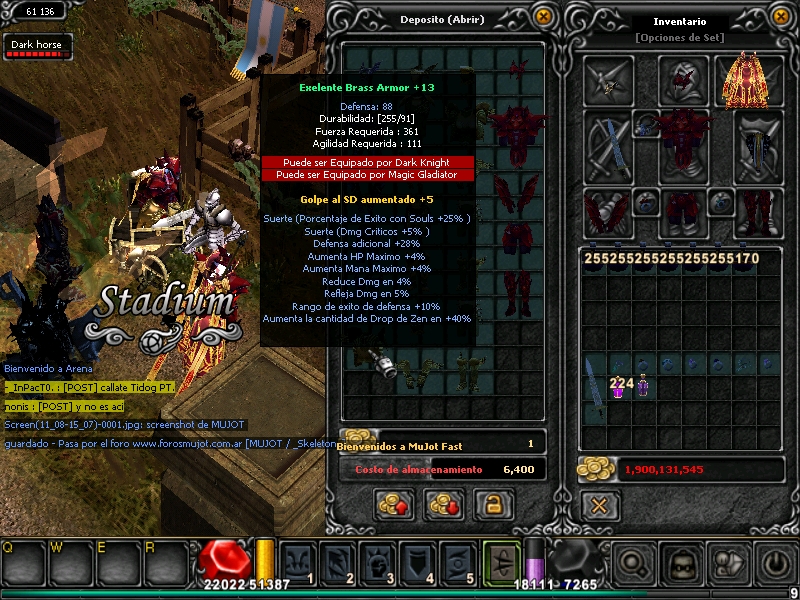Select the equipped helmet slot

[x=683, y=80]
